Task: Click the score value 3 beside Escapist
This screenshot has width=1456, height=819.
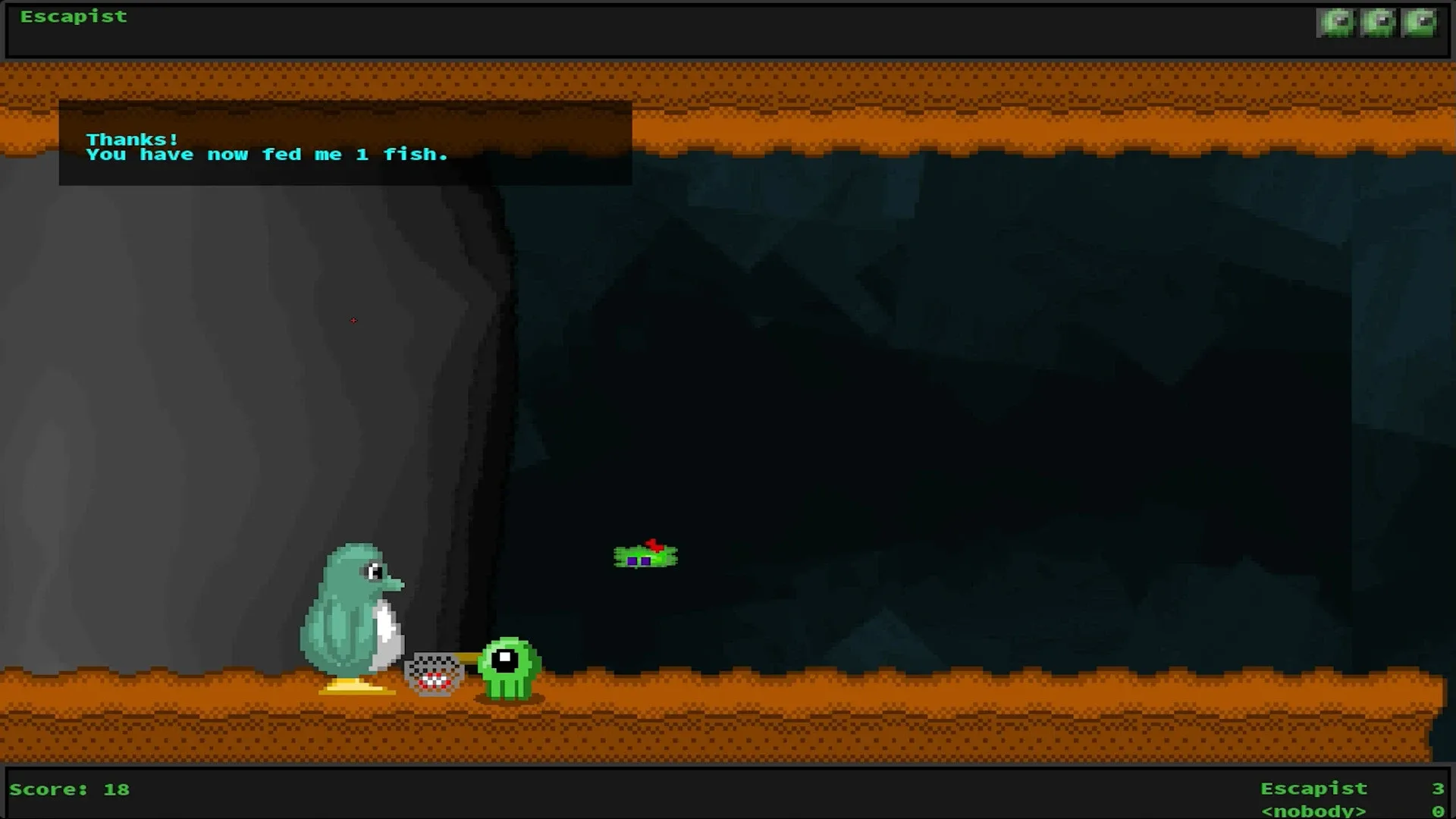Action: tap(1439, 788)
